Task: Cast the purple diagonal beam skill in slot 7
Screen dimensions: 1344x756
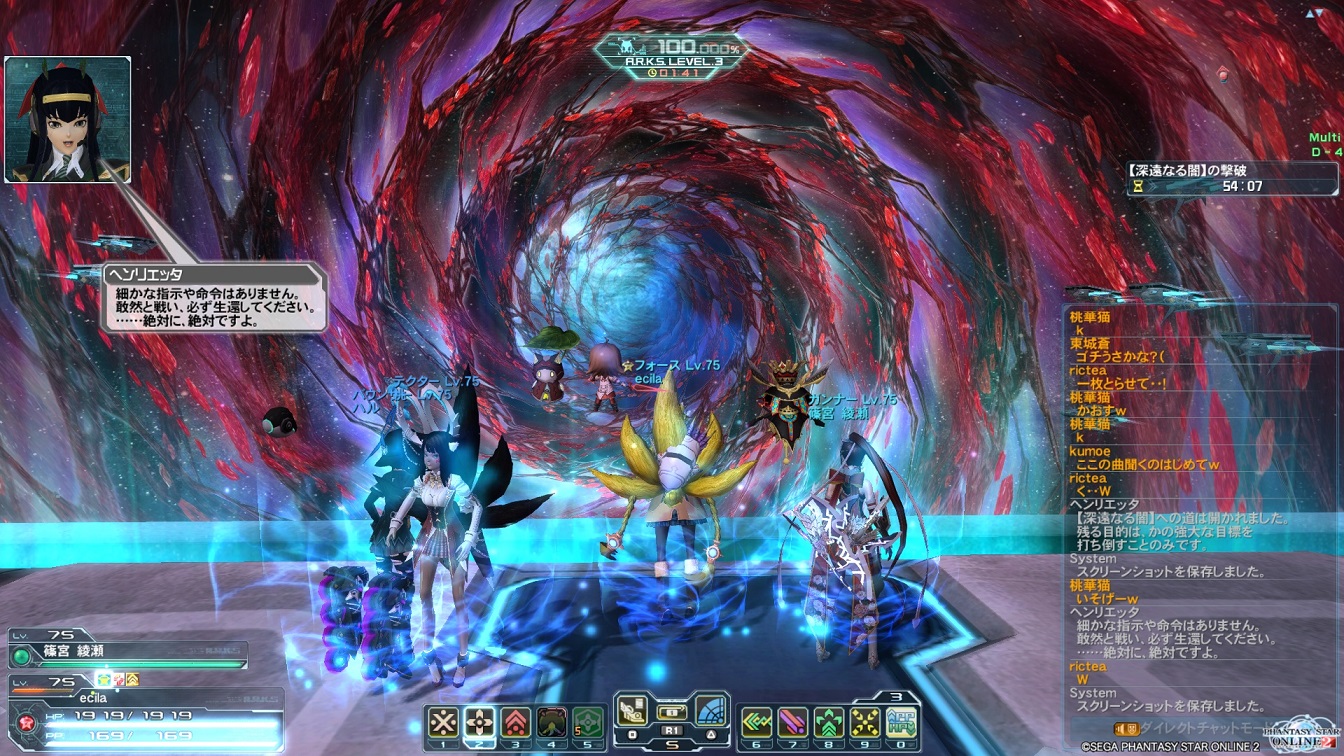Action: pos(793,722)
